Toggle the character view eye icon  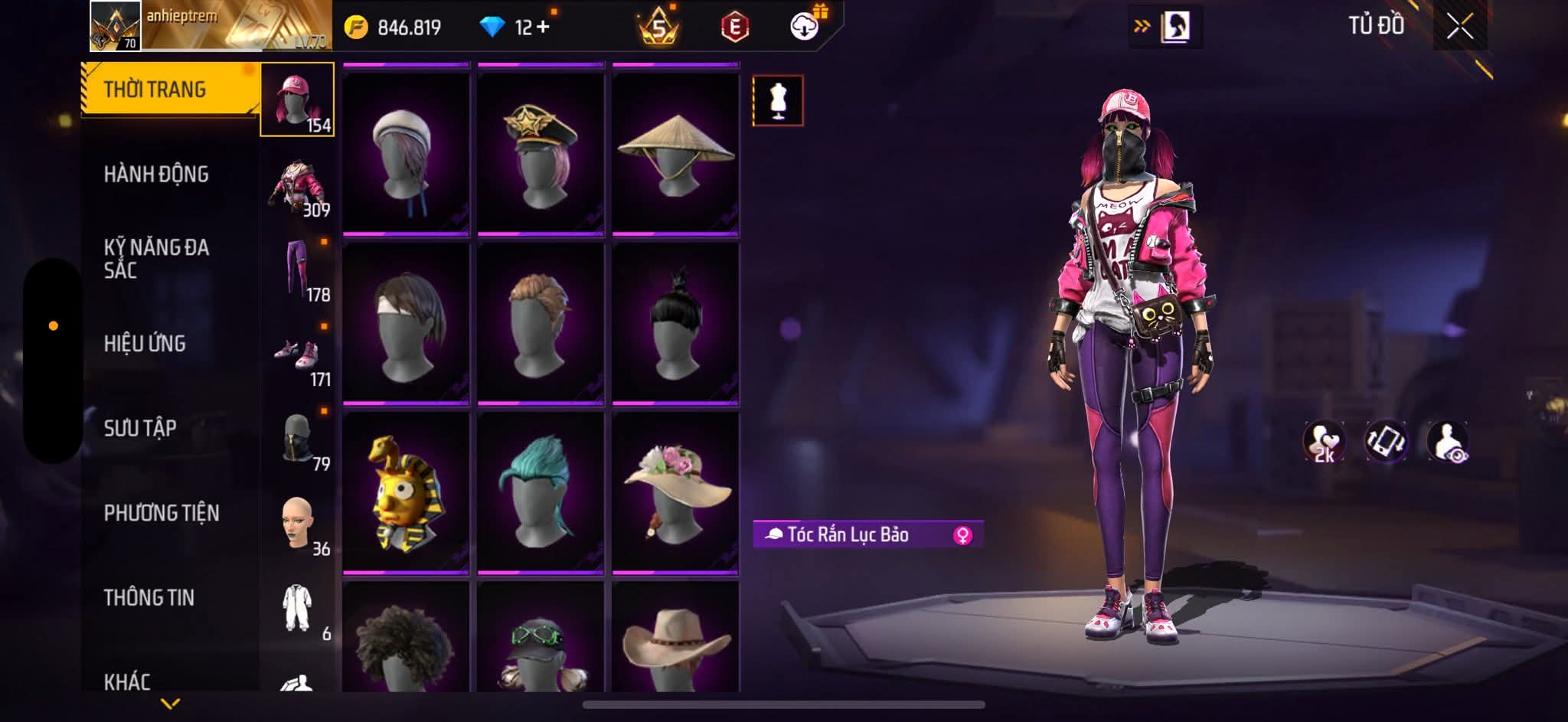pyautogui.click(x=1447, y=441)
